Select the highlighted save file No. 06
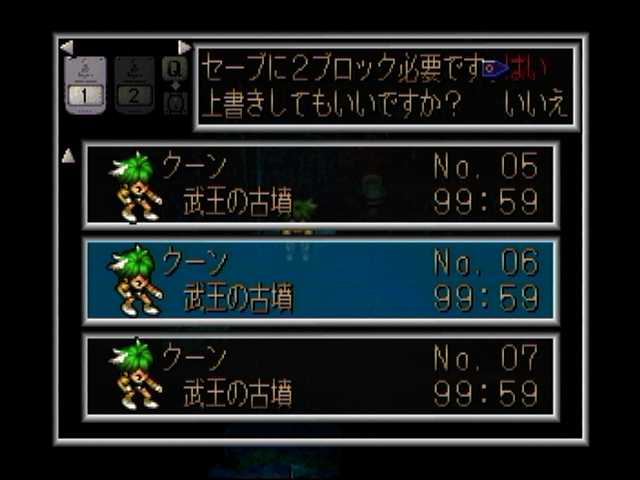The image size is (640, 480). click(320, 280)
